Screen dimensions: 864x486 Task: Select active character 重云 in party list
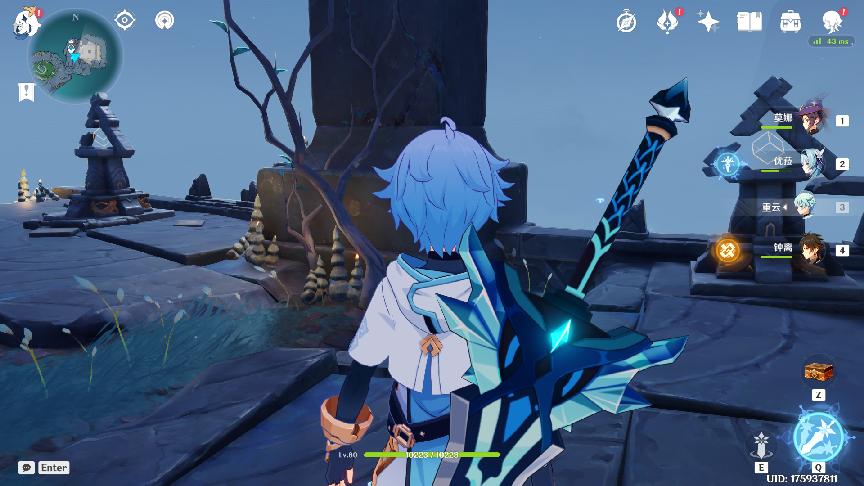811,206
